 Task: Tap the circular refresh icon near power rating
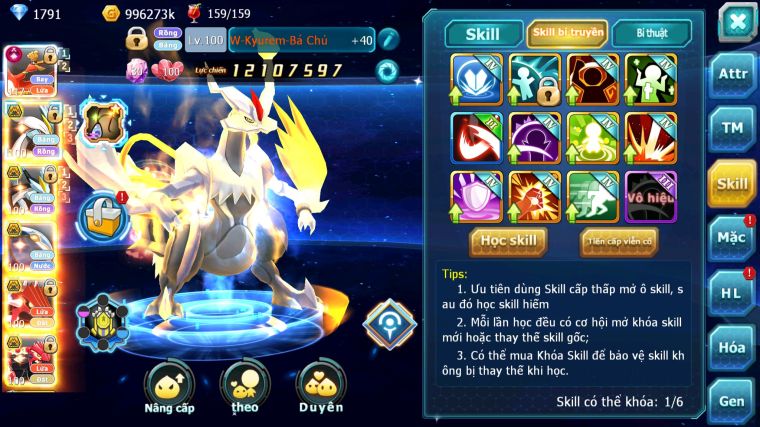[386, 71]
